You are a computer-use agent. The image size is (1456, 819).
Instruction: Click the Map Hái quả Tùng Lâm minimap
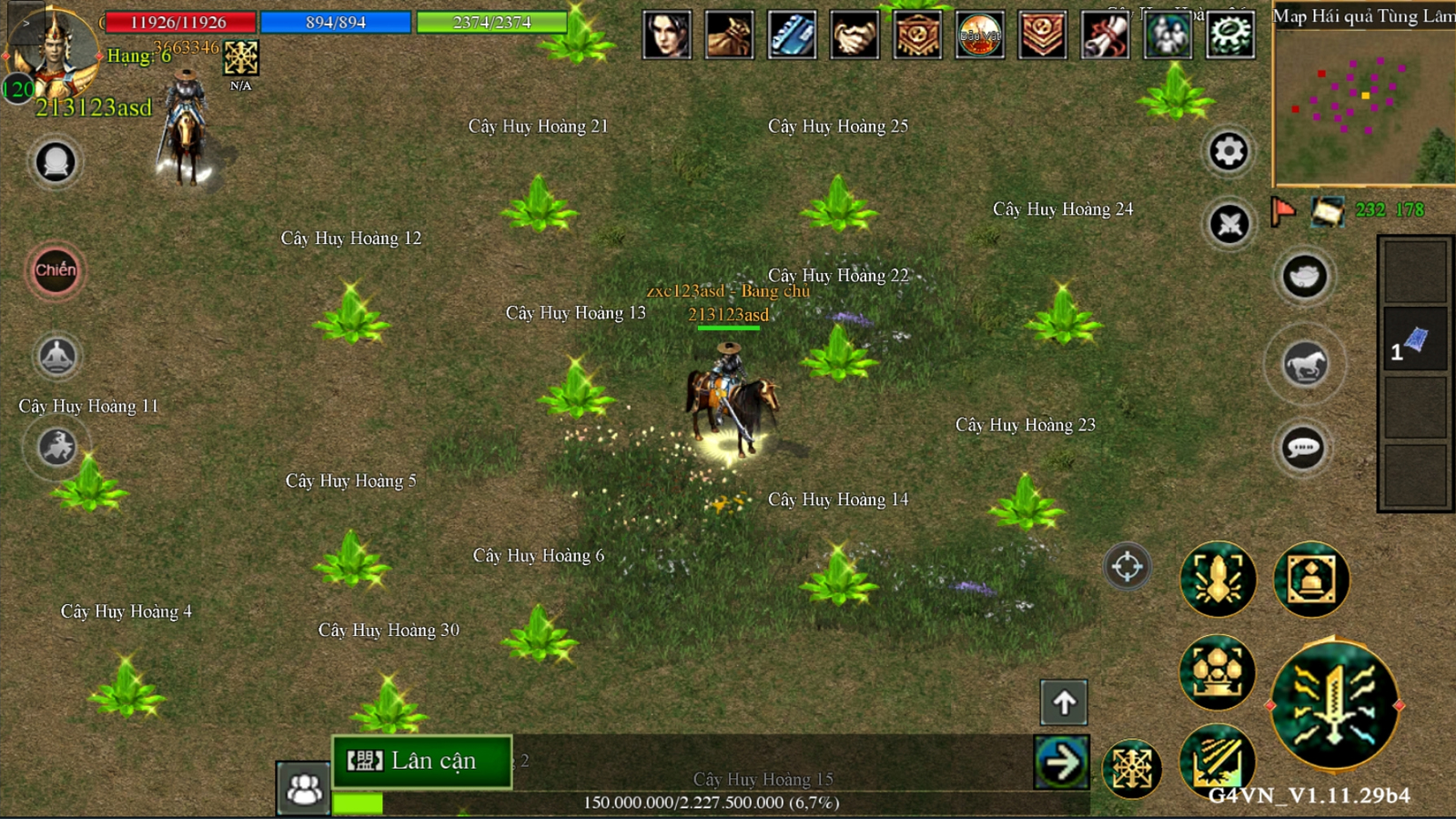coord(1363,105)
